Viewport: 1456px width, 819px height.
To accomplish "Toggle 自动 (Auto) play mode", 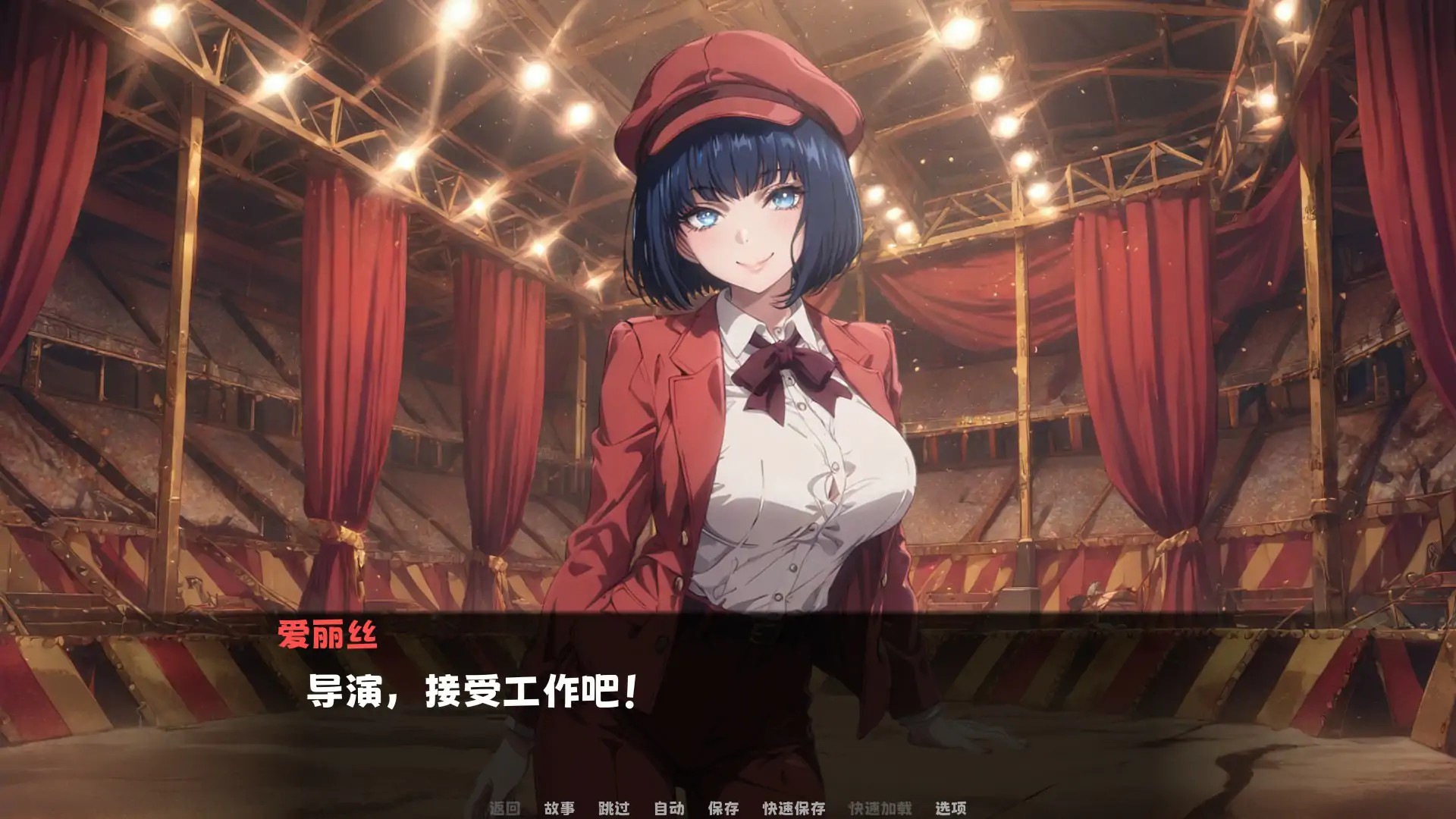I will 669,808.
